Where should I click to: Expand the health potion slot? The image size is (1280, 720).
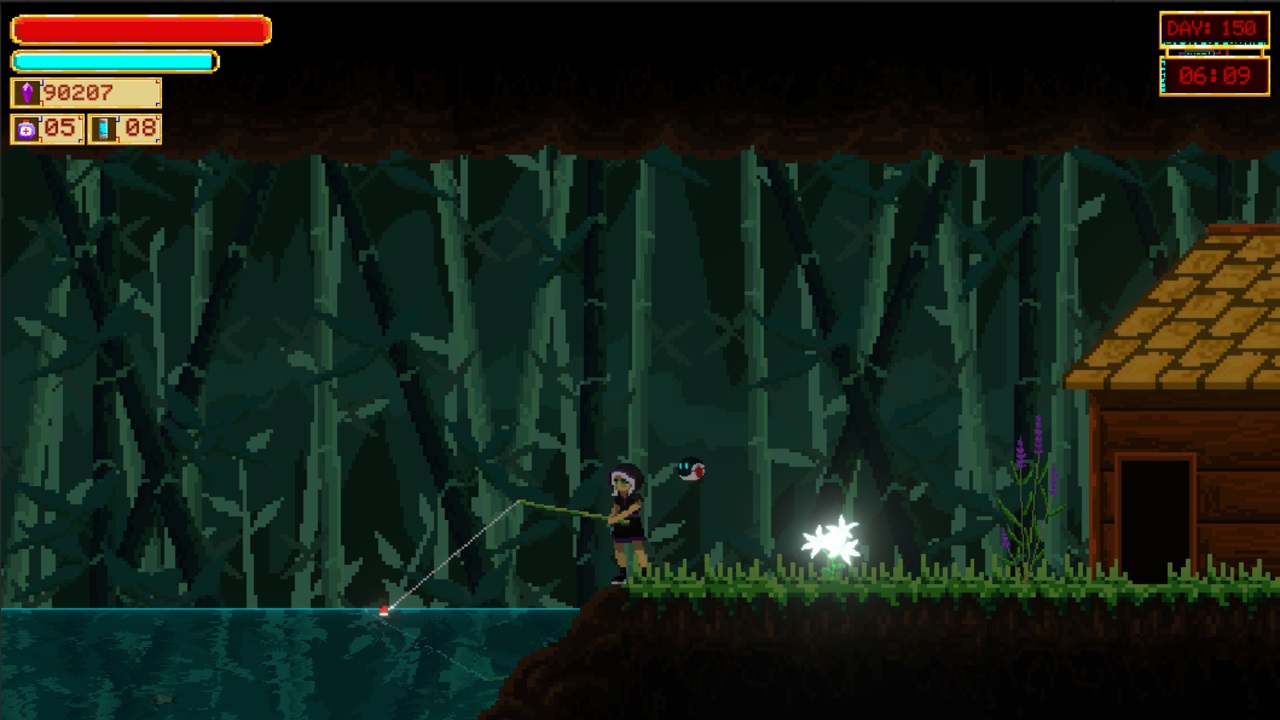click(45, 128)
